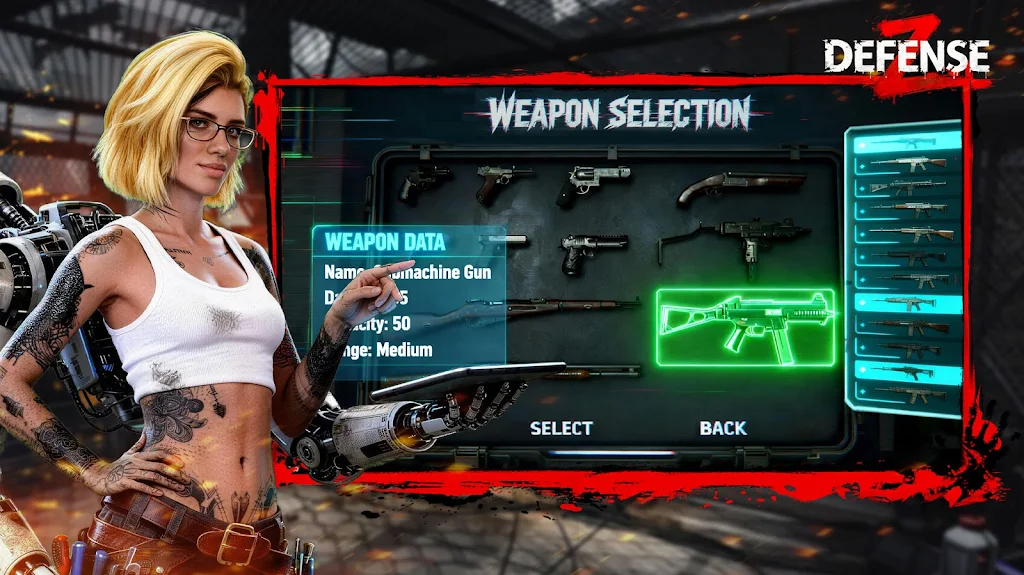The image size is (1024, 575).
Task: Select the topmost rifle in the side list
Action: 902,143
